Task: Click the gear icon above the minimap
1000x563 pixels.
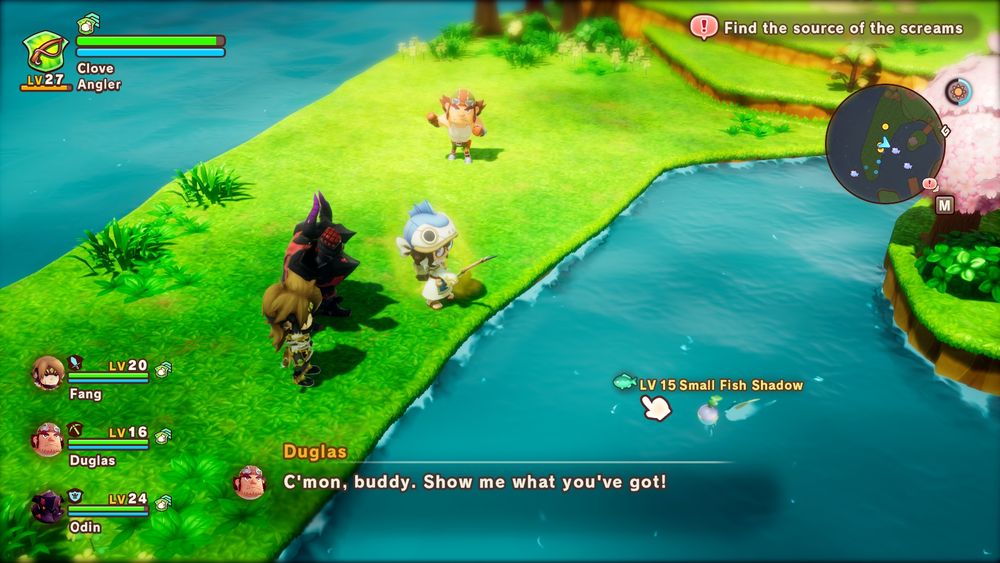Action: point(959,93)
